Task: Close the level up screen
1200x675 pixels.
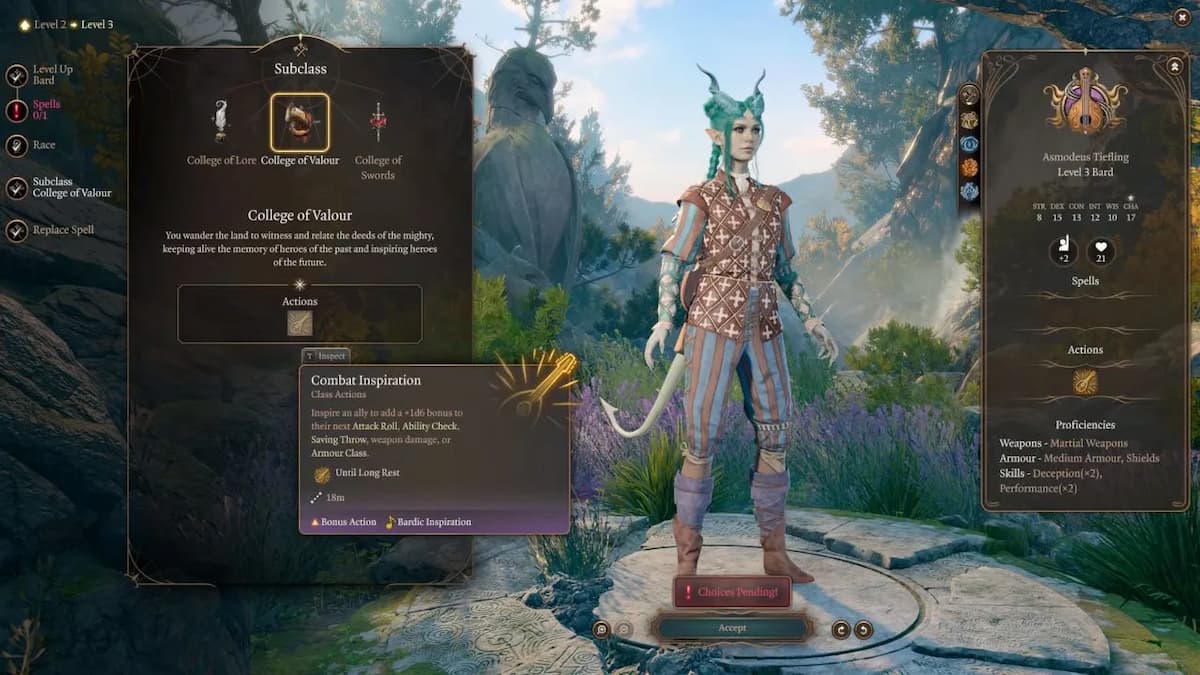Action: click(x=1182, y=17)
